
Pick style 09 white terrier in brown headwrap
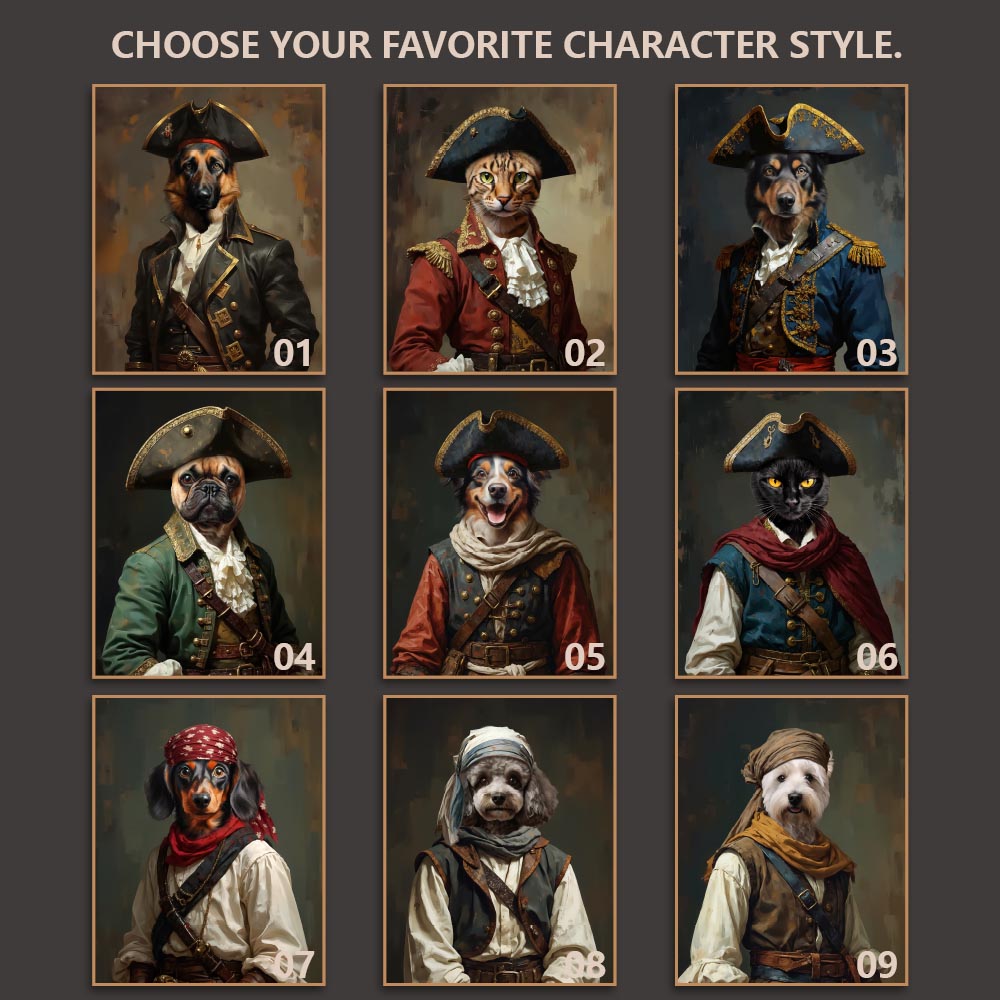791,840
